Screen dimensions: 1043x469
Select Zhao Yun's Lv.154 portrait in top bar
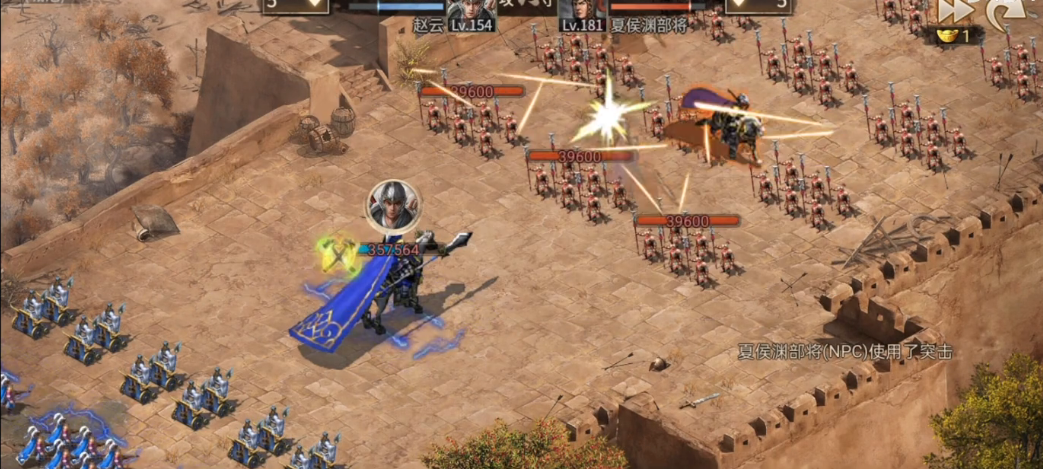pos(469,10)
